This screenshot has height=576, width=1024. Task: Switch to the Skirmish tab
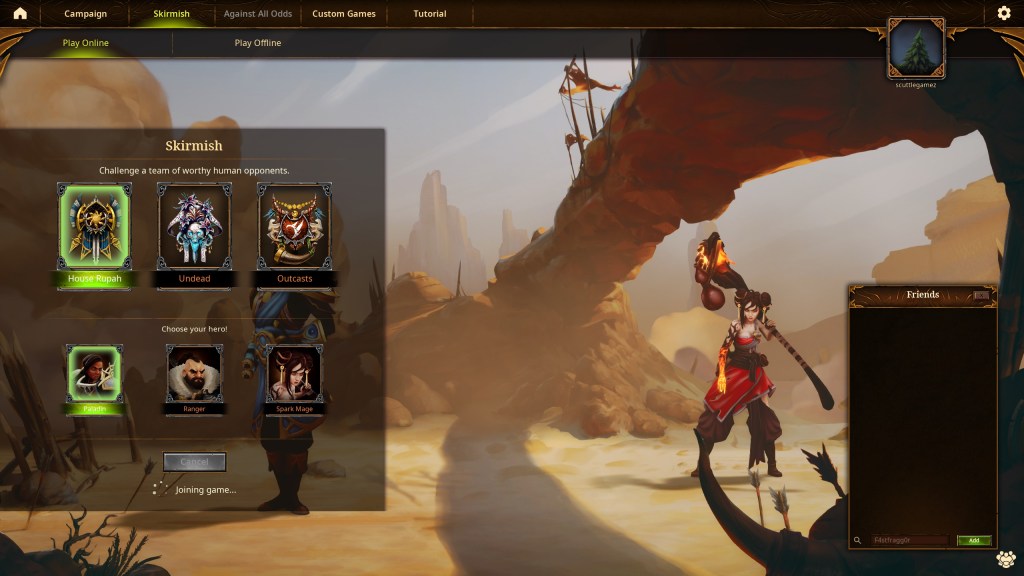(x=171, y=14)
